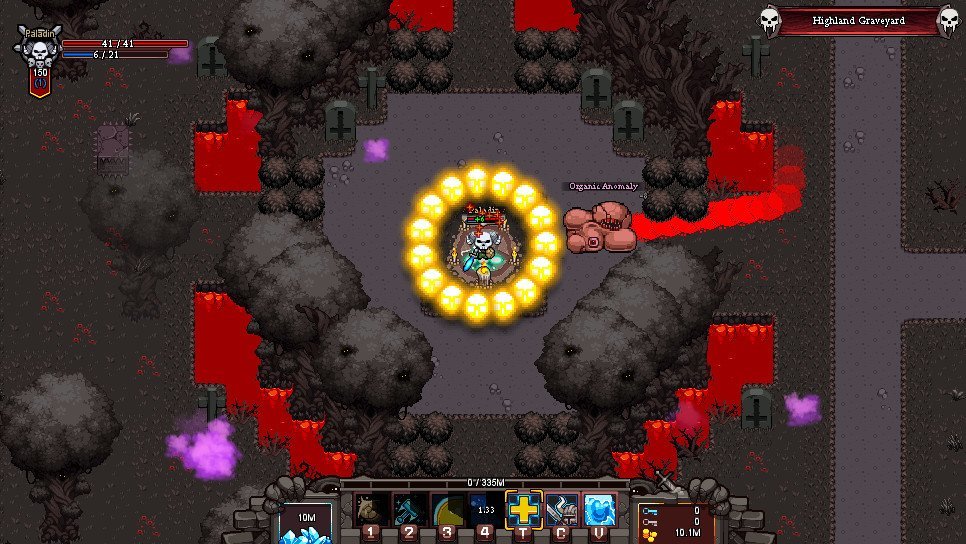
Task: Use the hammer ability in slot 2
Action: (x=410, y=509)
